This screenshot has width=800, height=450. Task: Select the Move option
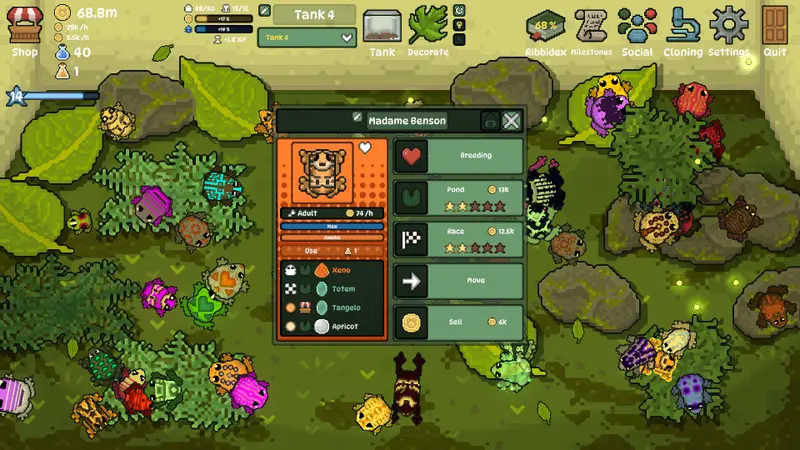tap(459, 281)
